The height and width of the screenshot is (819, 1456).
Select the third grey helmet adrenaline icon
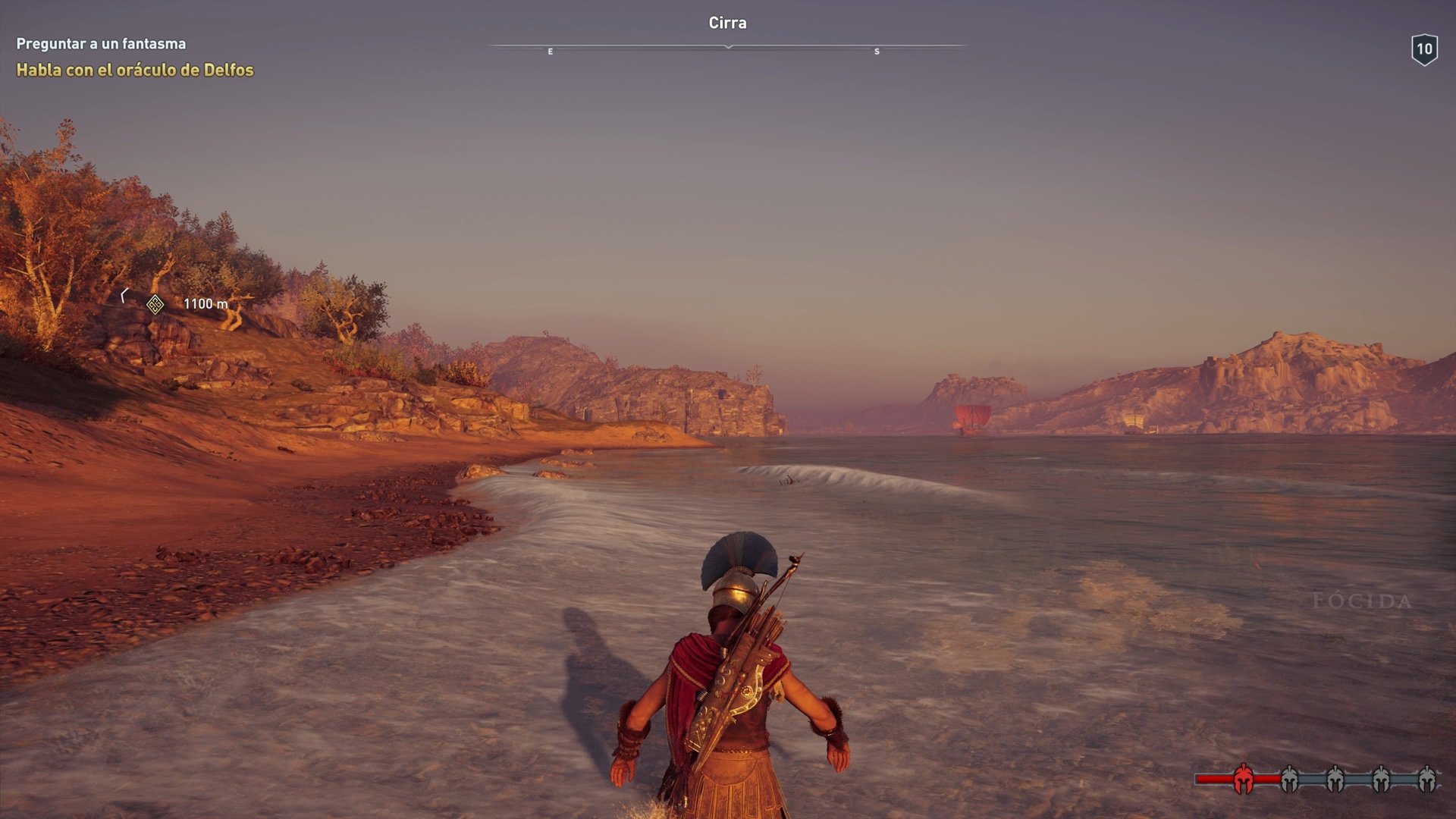[x=1379, y=780]
